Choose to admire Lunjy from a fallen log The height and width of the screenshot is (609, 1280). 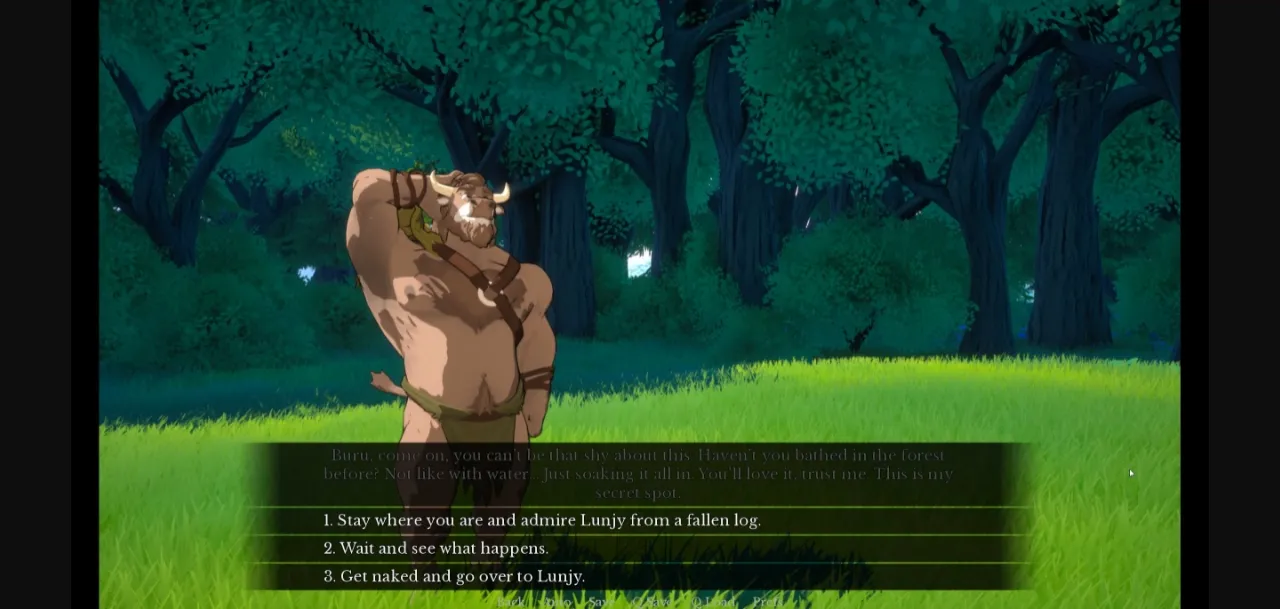point(541,520)
